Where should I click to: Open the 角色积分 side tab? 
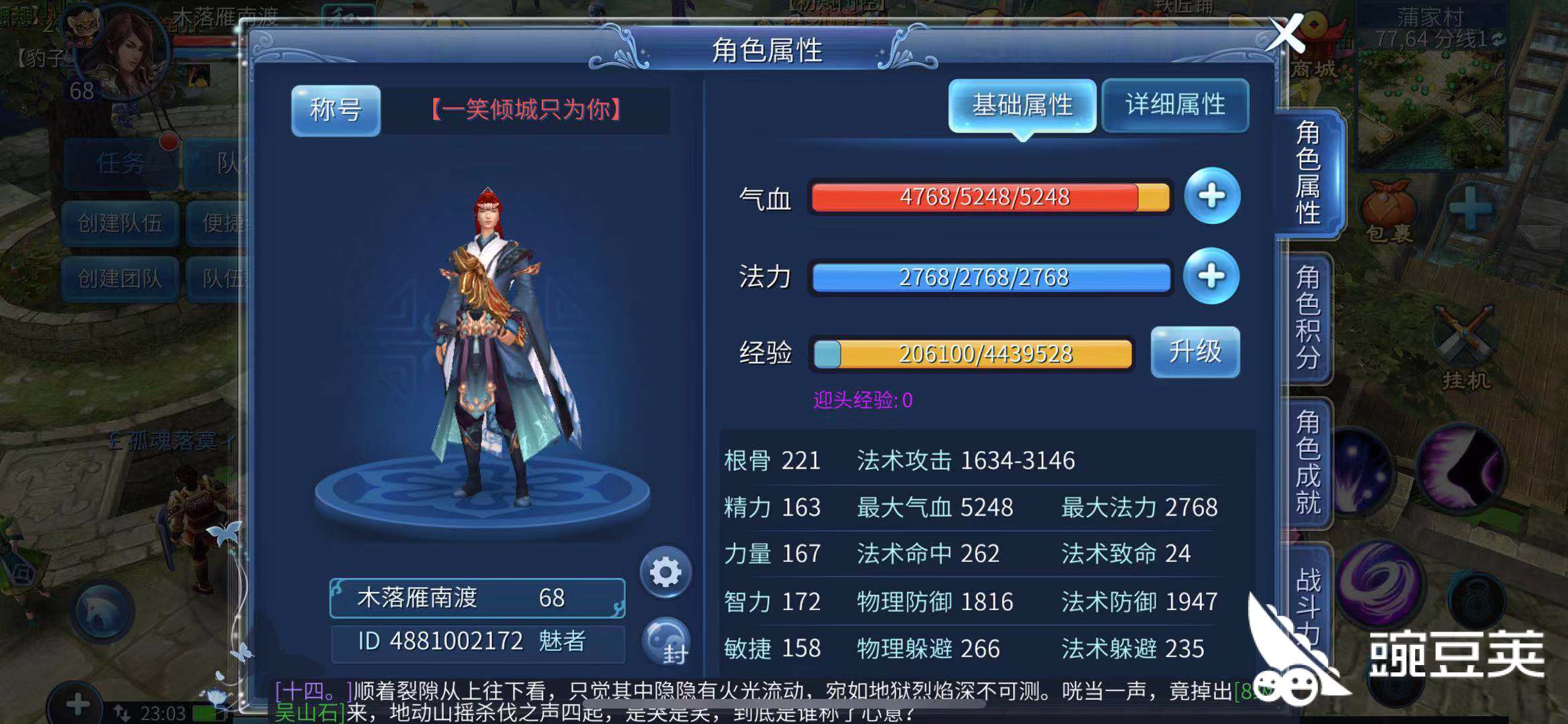1307,315
